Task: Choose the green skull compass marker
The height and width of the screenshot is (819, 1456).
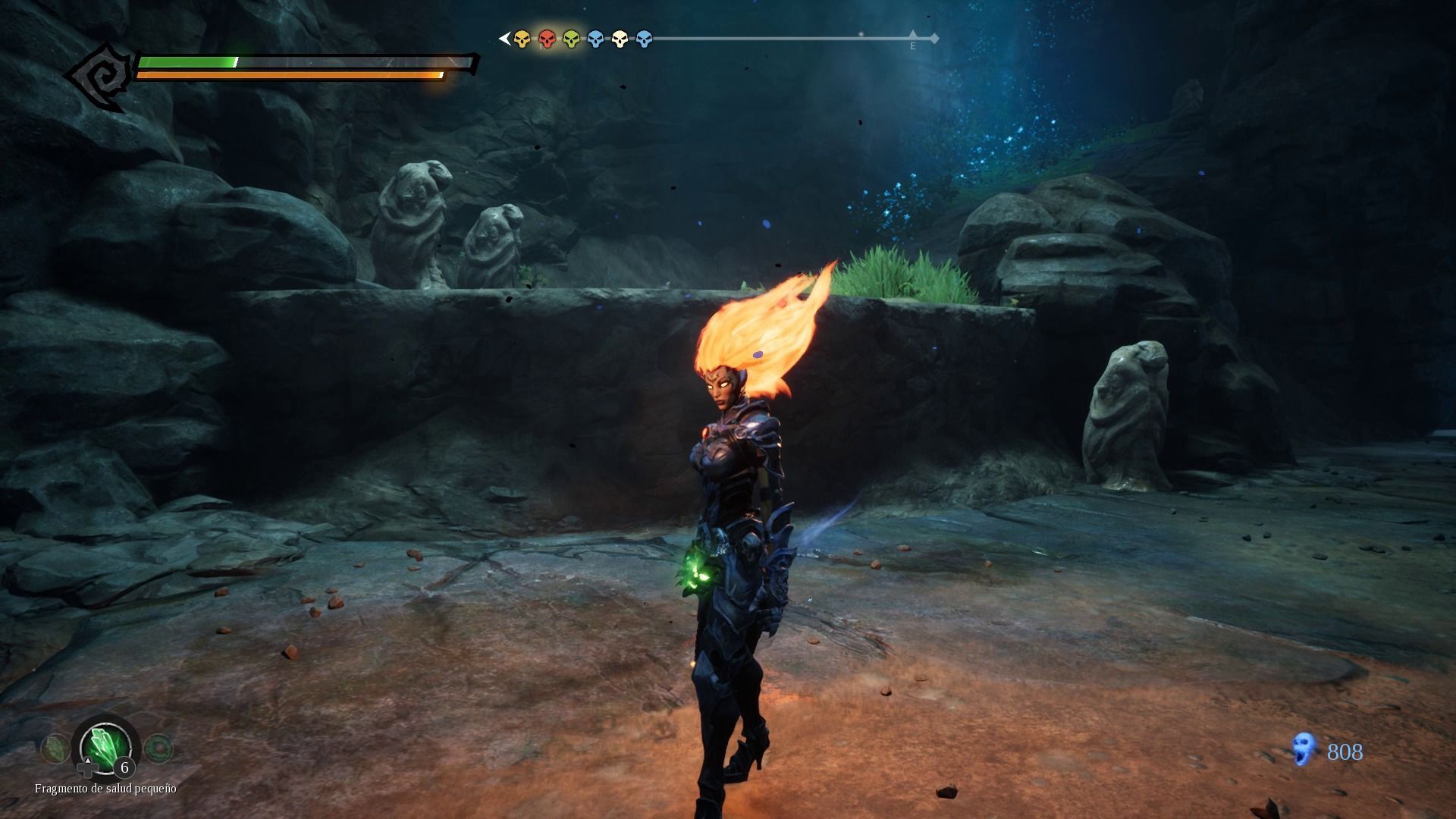Action: point(571,39)
